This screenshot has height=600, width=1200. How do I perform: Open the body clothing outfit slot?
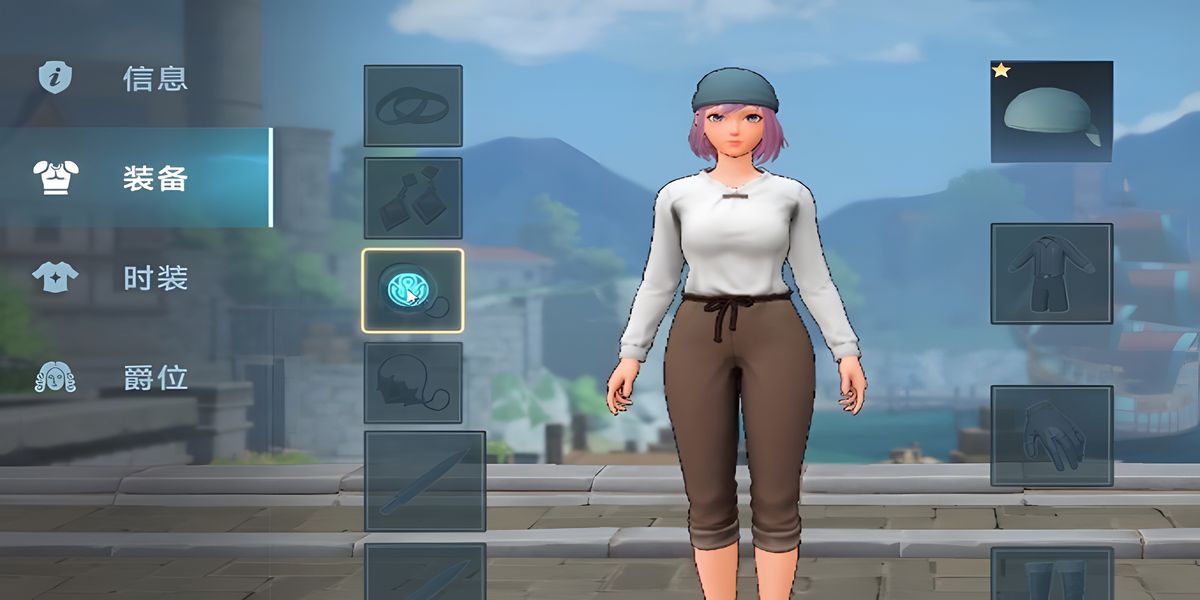coord(1051,273)
